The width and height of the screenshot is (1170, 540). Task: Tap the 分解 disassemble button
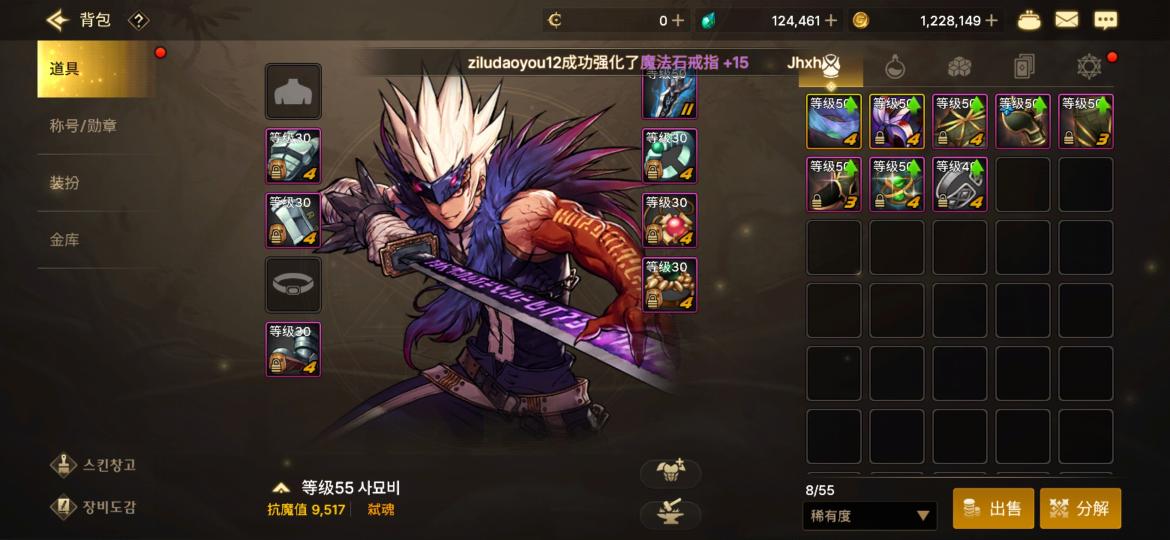tap(1080, 509)
